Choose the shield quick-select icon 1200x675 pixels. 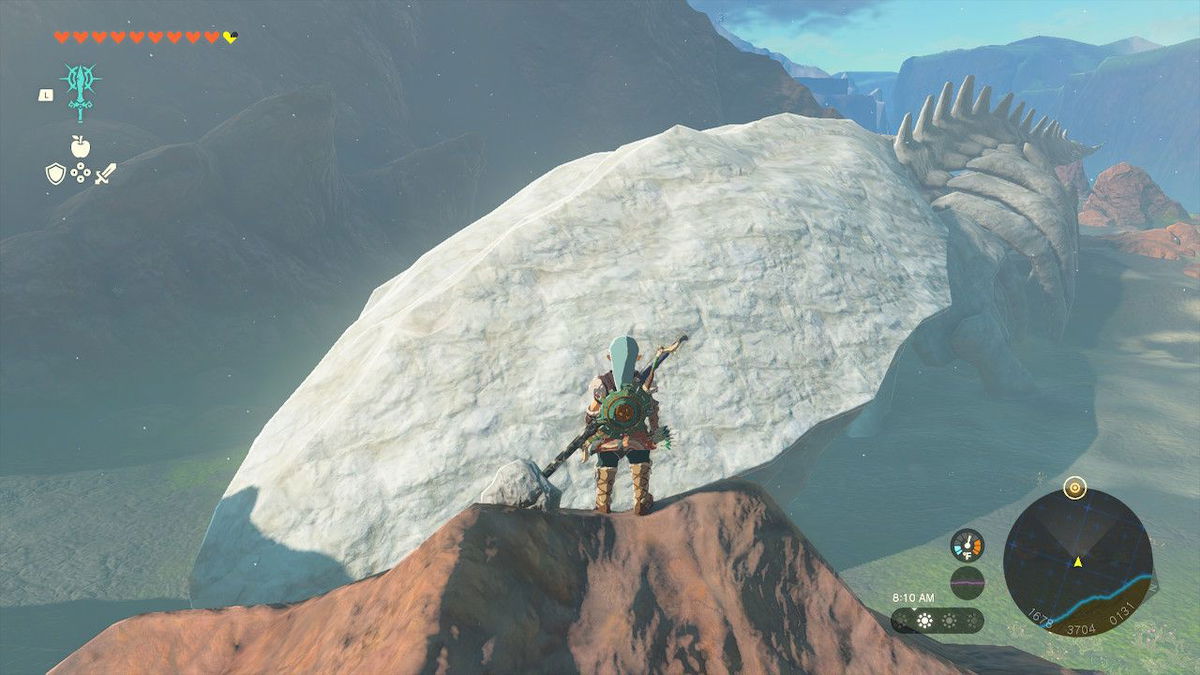pos(56,174)
